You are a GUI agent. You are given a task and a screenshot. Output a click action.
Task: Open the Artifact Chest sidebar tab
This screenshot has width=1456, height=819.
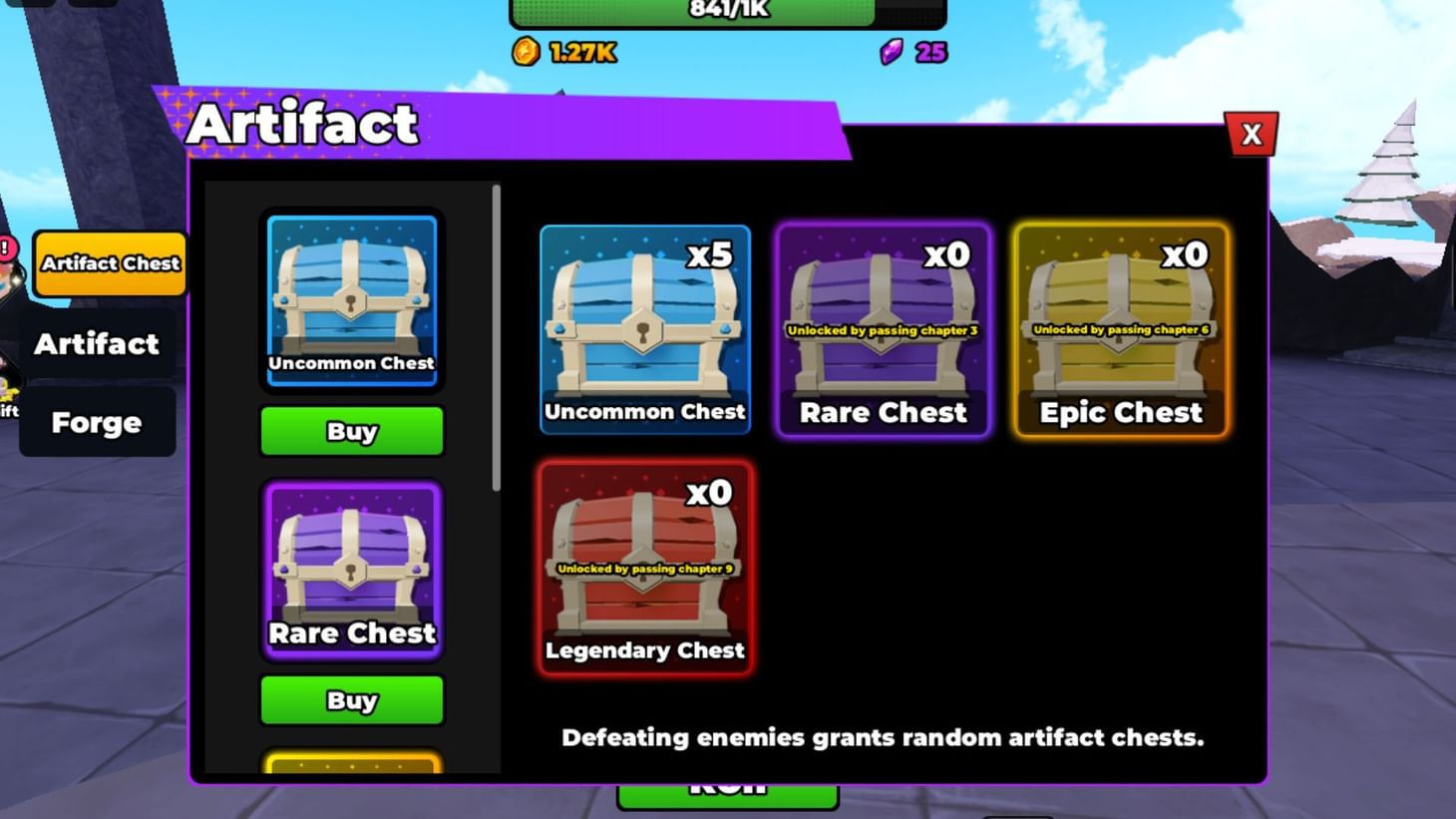109,263
